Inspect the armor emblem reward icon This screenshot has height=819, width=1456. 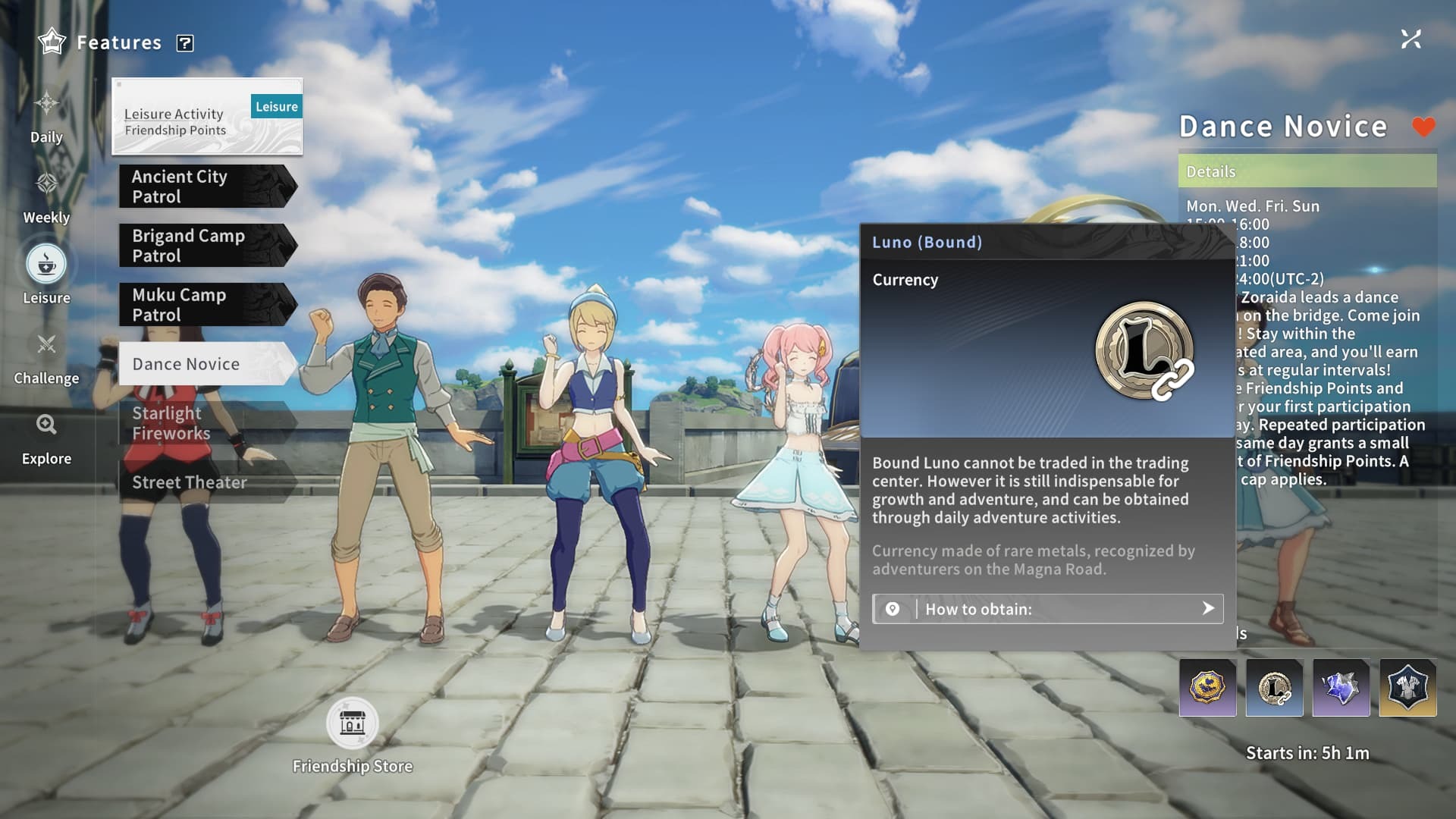point(1407,689)
